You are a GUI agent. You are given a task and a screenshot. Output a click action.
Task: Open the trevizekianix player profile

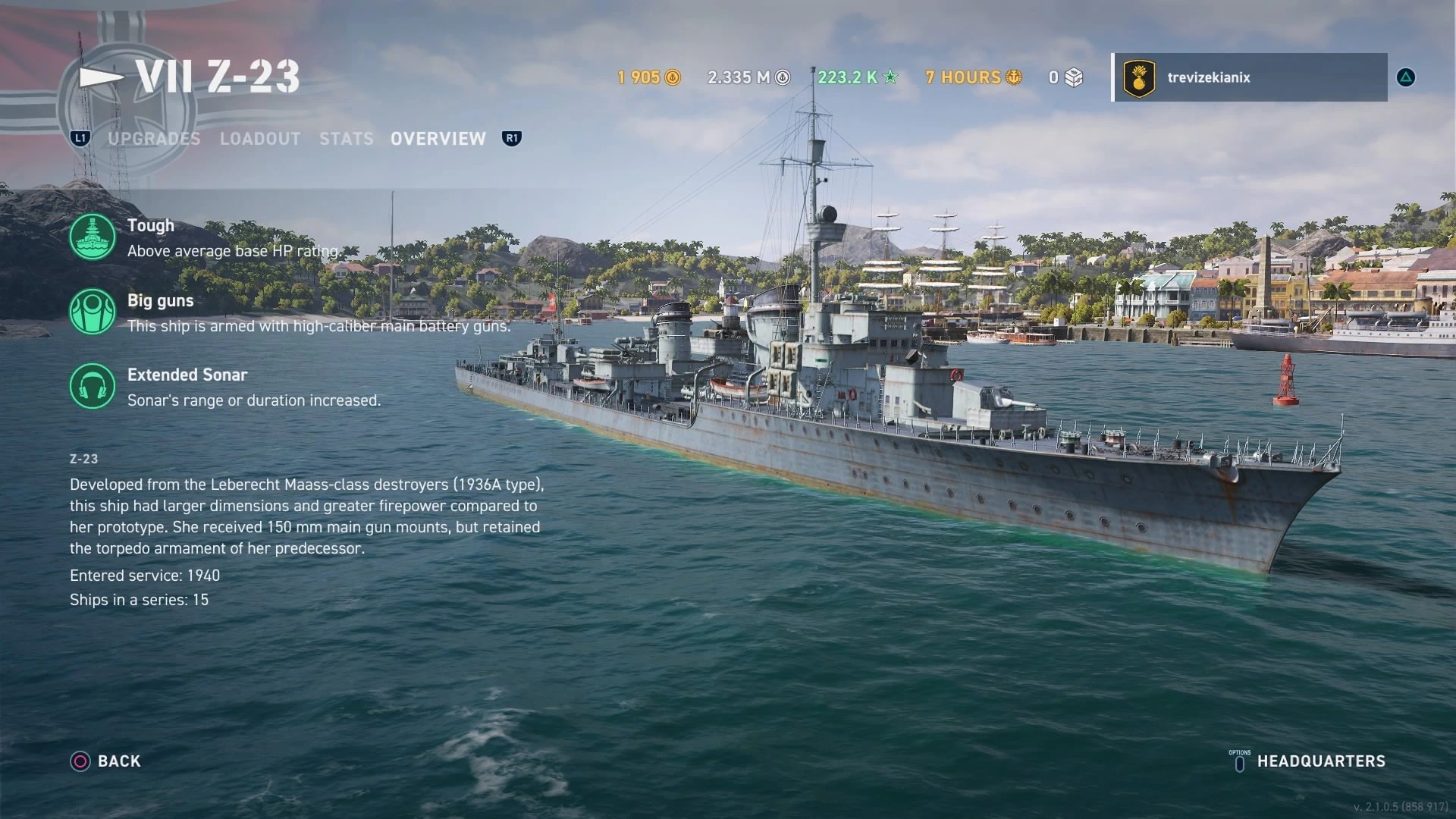(x=1250, y=77)
